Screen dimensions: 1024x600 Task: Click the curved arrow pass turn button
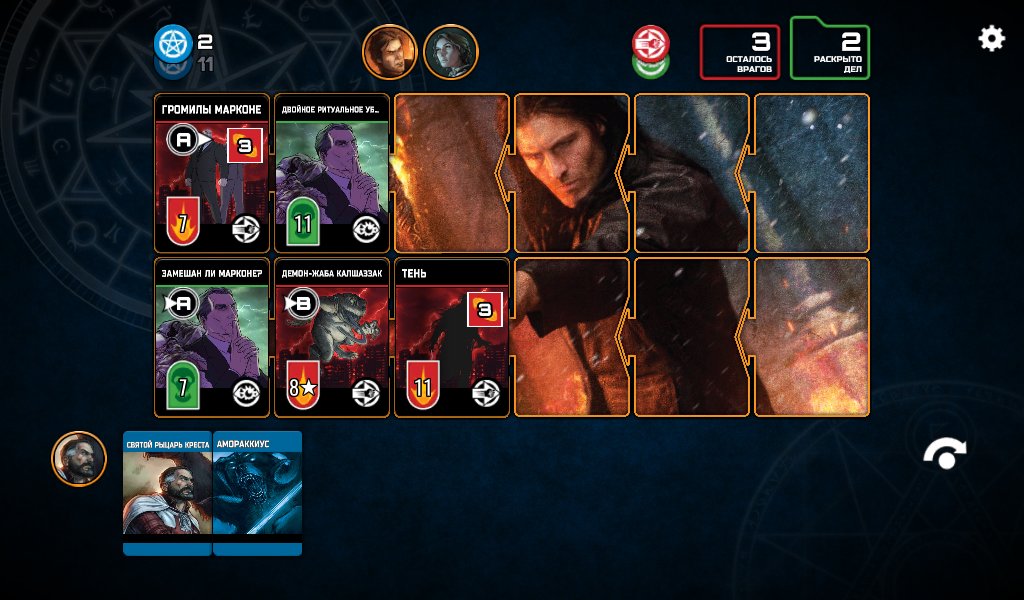click(945, 455)
